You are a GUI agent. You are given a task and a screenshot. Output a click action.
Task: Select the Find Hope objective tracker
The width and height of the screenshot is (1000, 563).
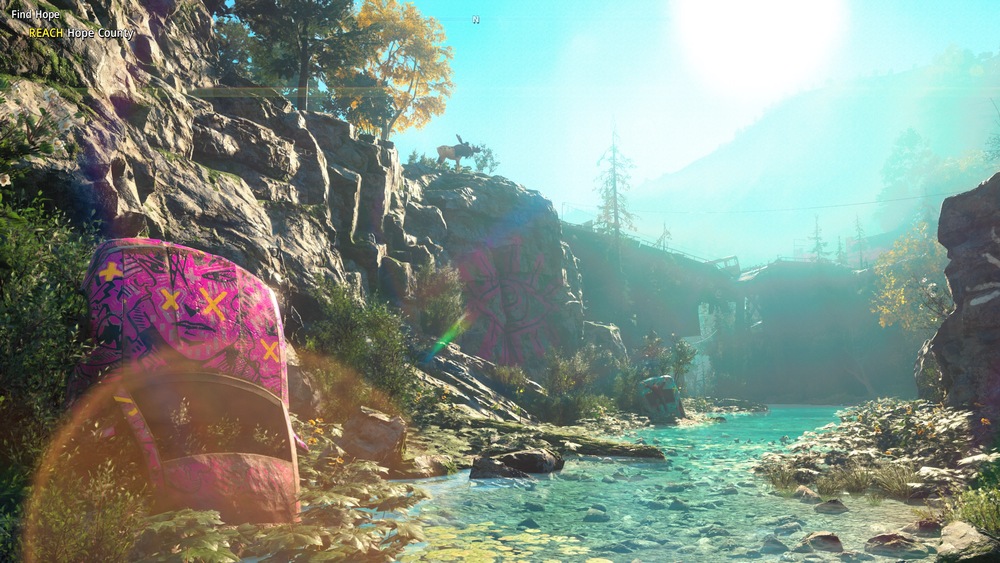click(x=35, y=15)
